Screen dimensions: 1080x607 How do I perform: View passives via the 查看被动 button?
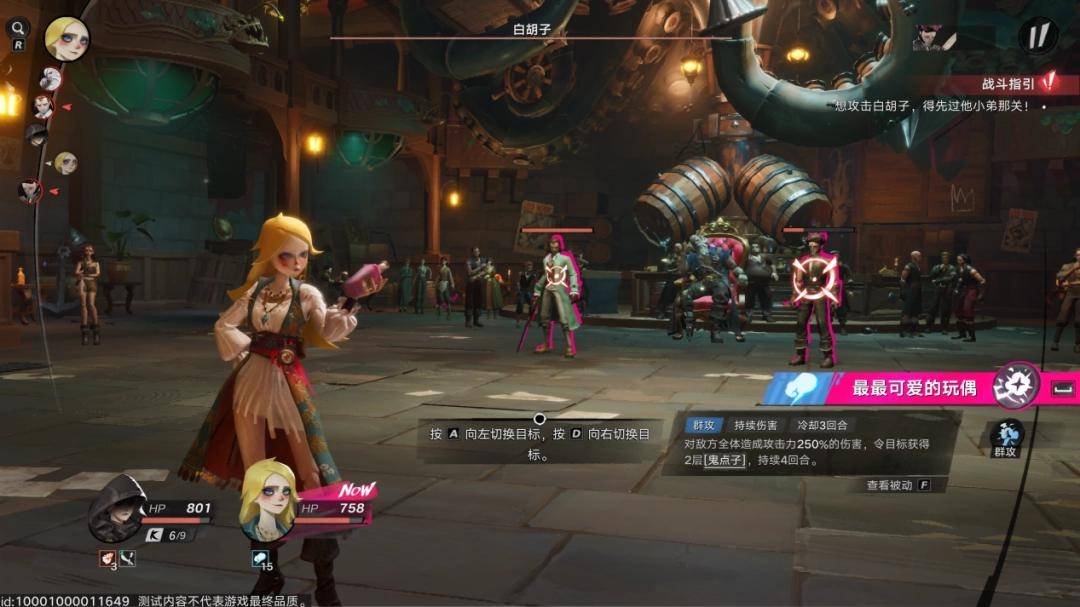point(897,485)
